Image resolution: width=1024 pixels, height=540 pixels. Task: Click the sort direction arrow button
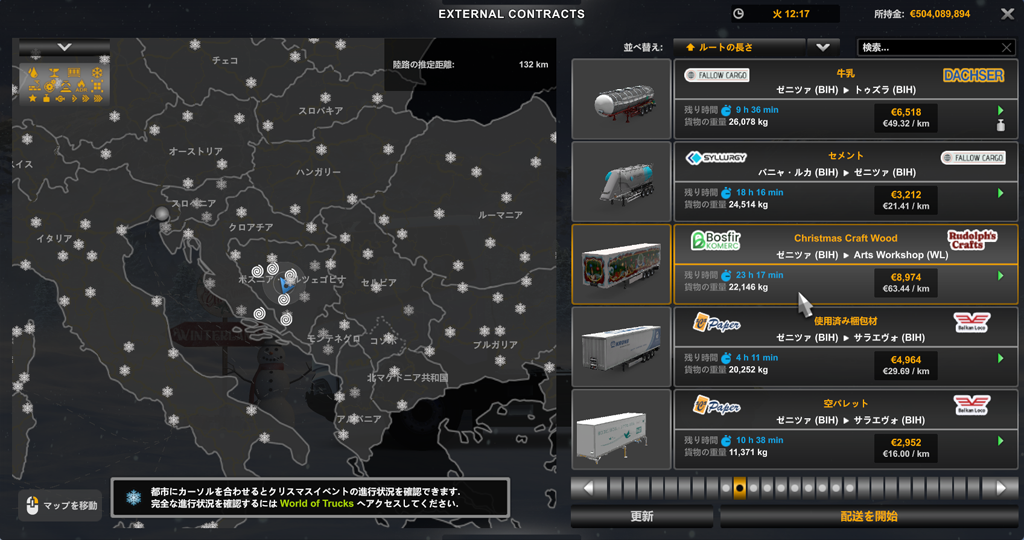(x=822, y=47)
